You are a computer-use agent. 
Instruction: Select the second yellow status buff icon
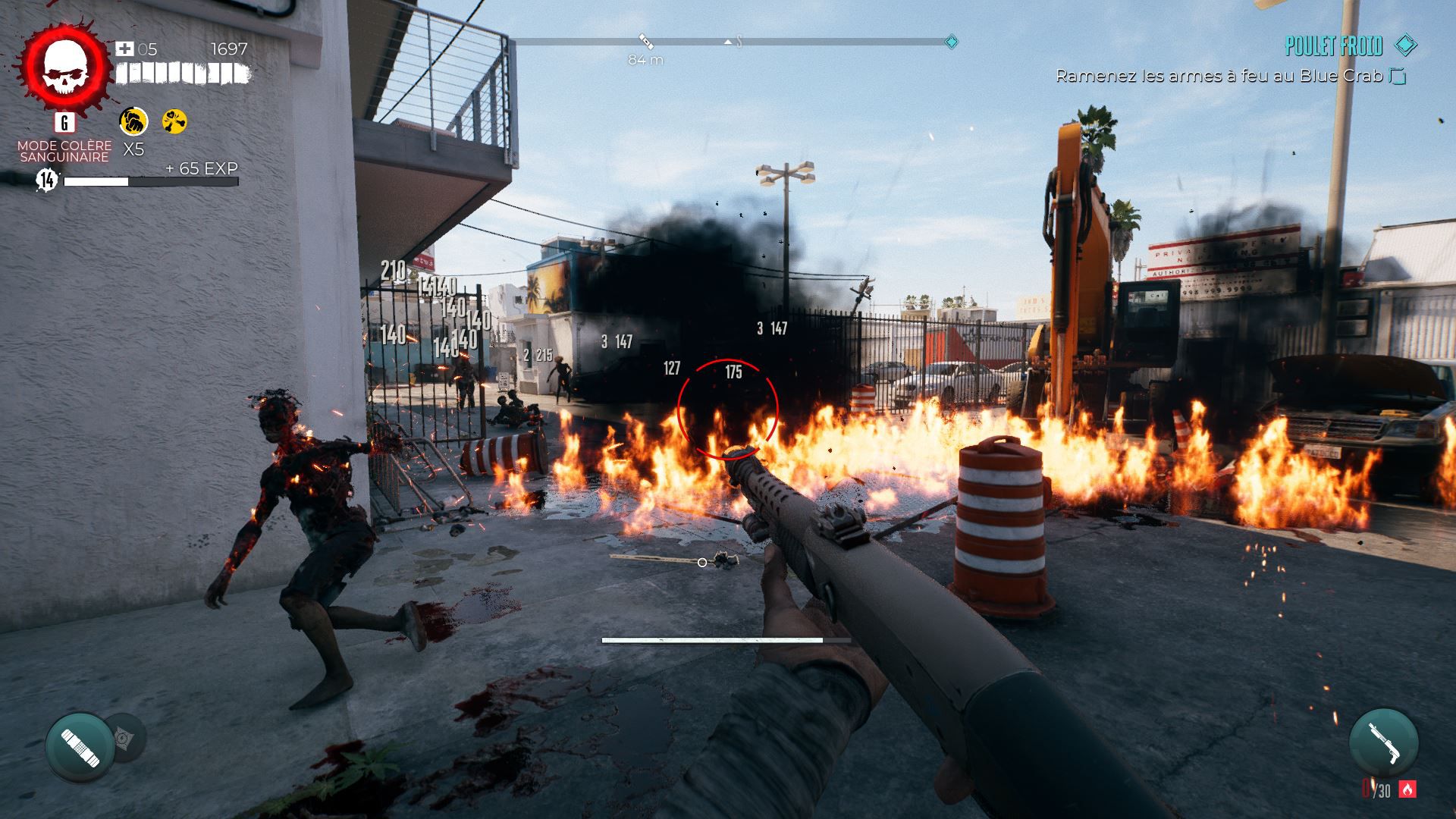click(x=175, y=121)
